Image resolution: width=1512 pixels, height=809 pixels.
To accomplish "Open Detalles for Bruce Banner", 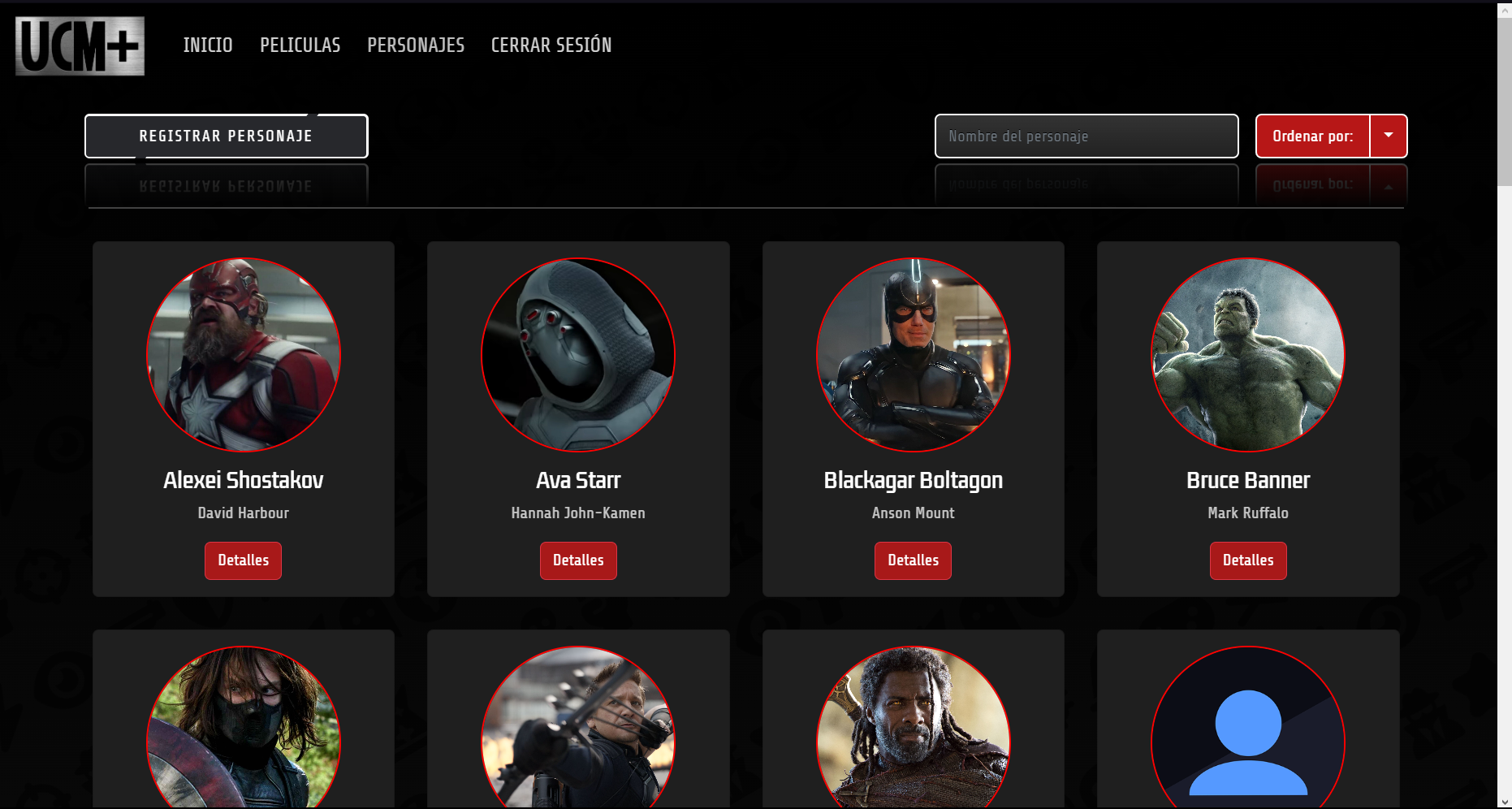I will pos(1247,560).
